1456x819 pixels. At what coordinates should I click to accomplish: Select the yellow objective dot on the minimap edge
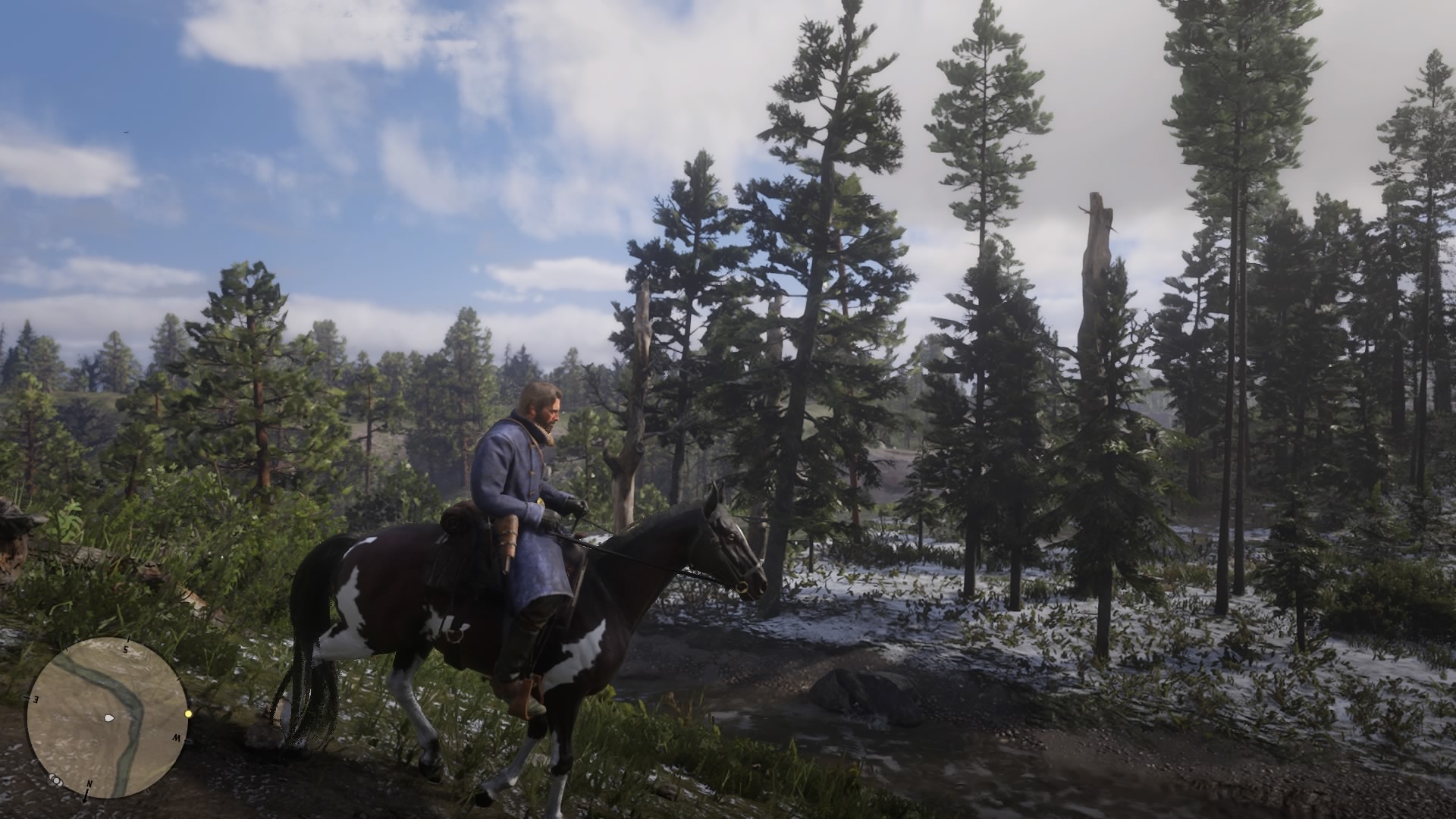(x=188, y=714)
